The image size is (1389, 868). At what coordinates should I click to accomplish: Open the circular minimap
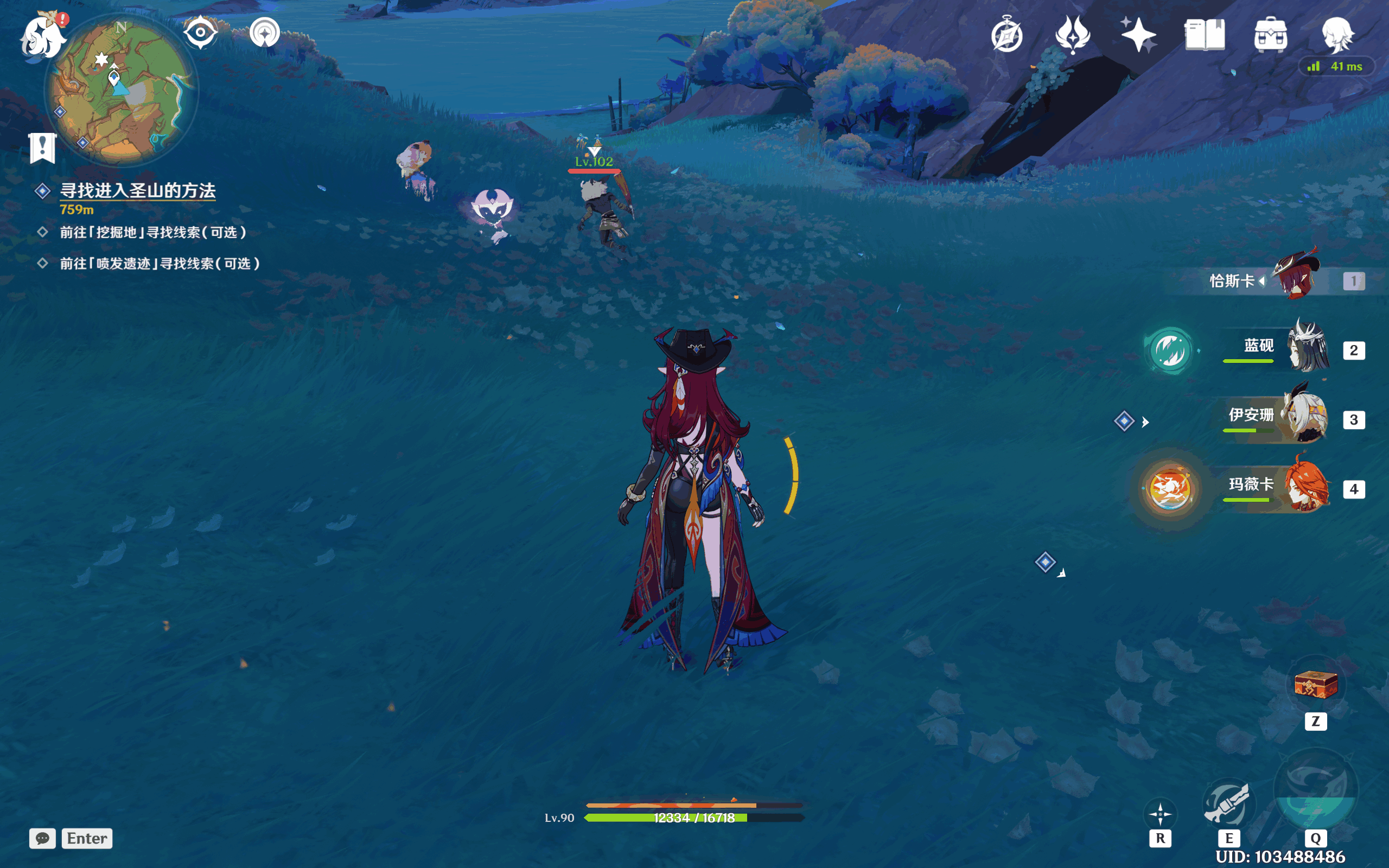pyautogui.click(x=122, y=90)
